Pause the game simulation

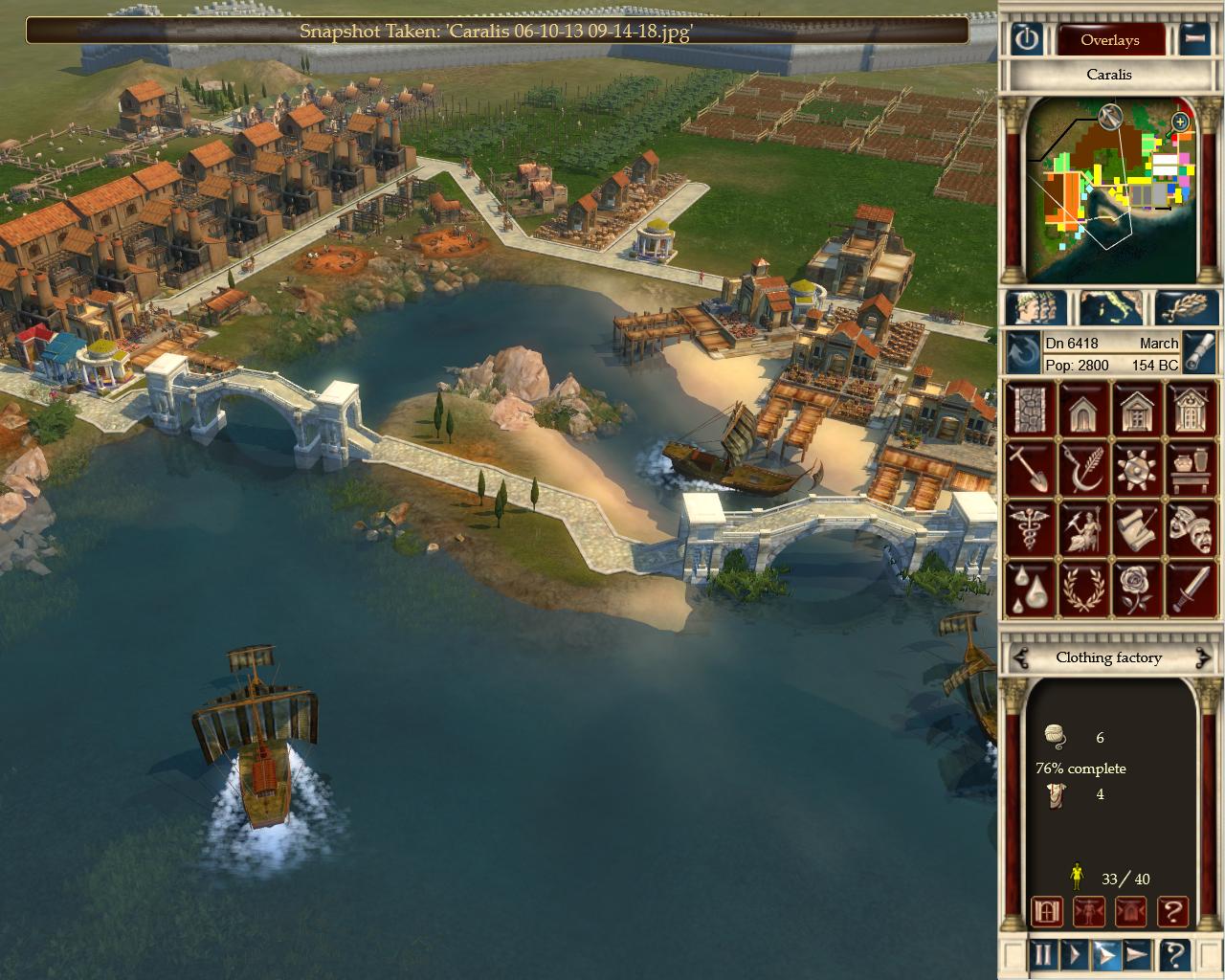(1041, 954)
